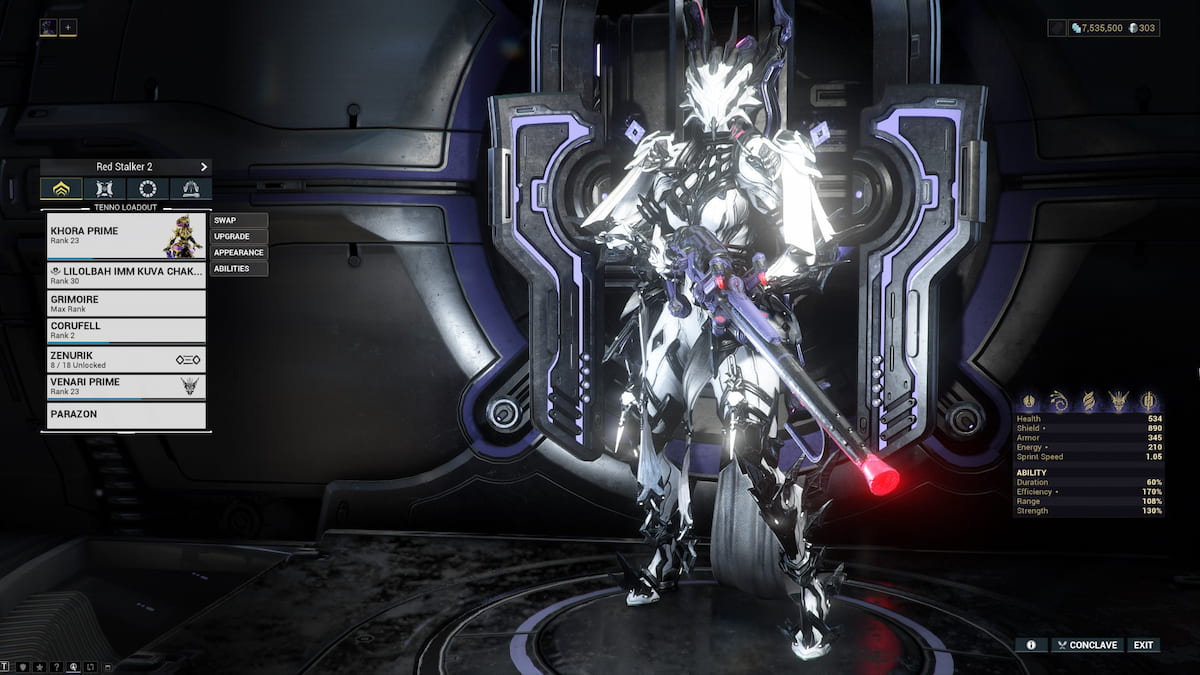
Task: View the warframe Abilities
Action: [x=239, y=268]
